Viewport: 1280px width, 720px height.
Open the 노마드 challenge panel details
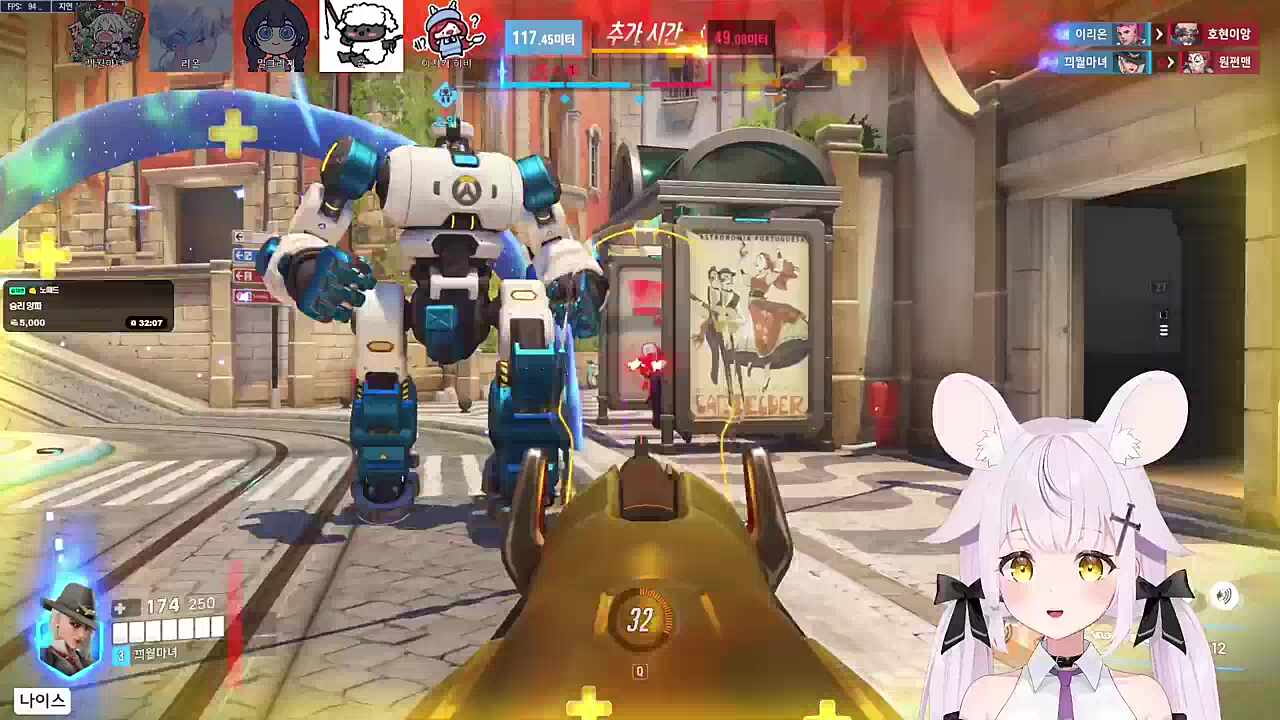(x=90, y=305)
